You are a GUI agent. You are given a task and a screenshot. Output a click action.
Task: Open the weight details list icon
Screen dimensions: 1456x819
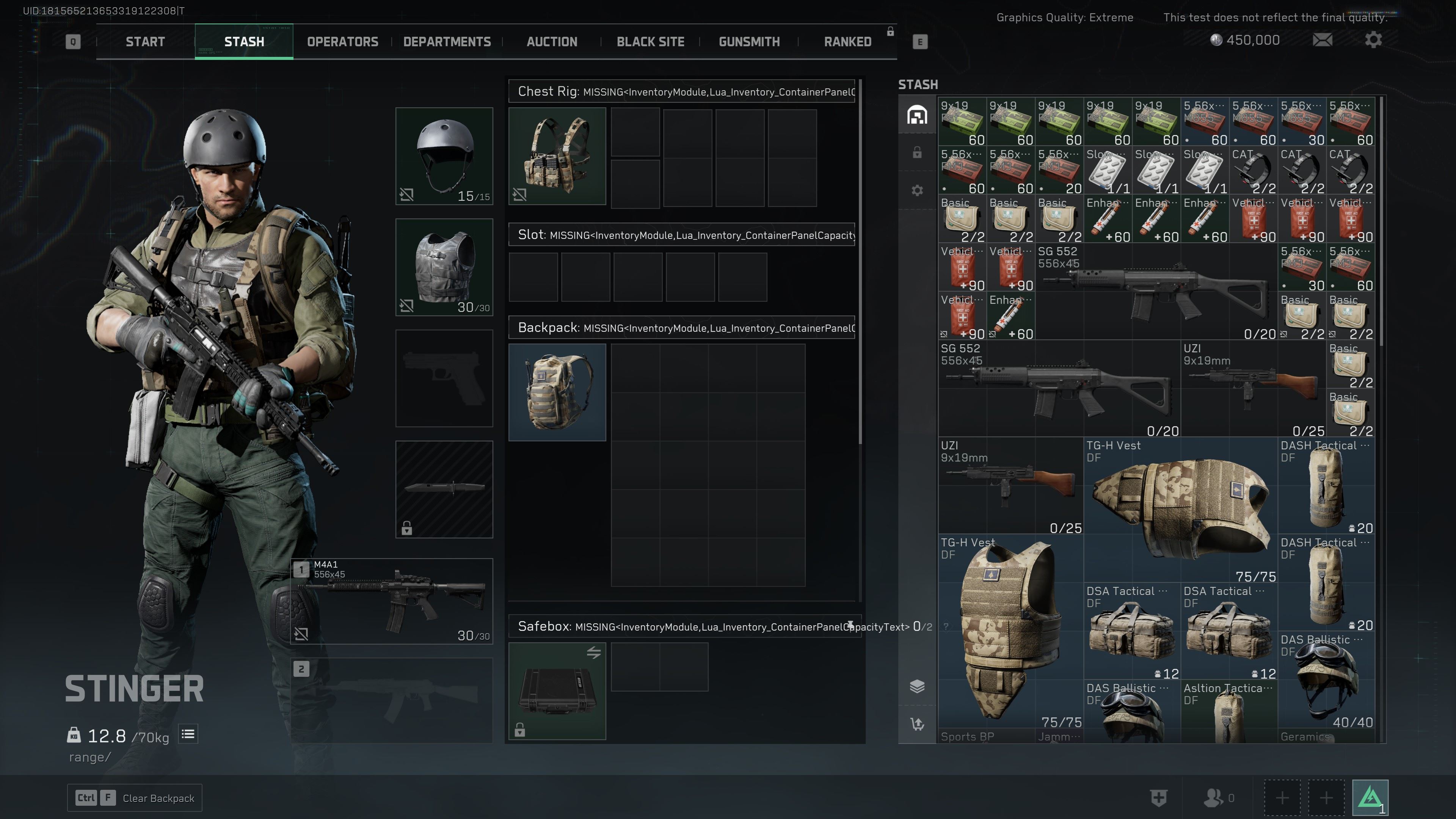point(188,734)
